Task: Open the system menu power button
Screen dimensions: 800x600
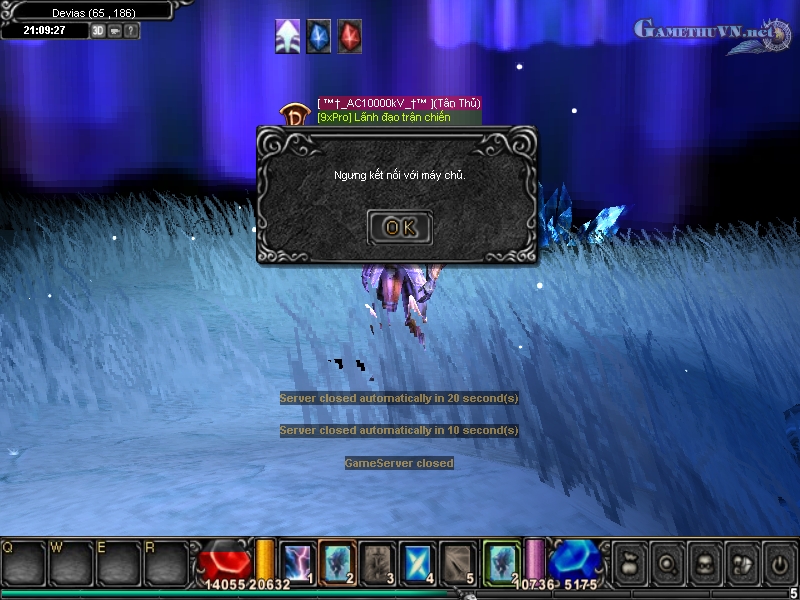Action: pos(779,563)
